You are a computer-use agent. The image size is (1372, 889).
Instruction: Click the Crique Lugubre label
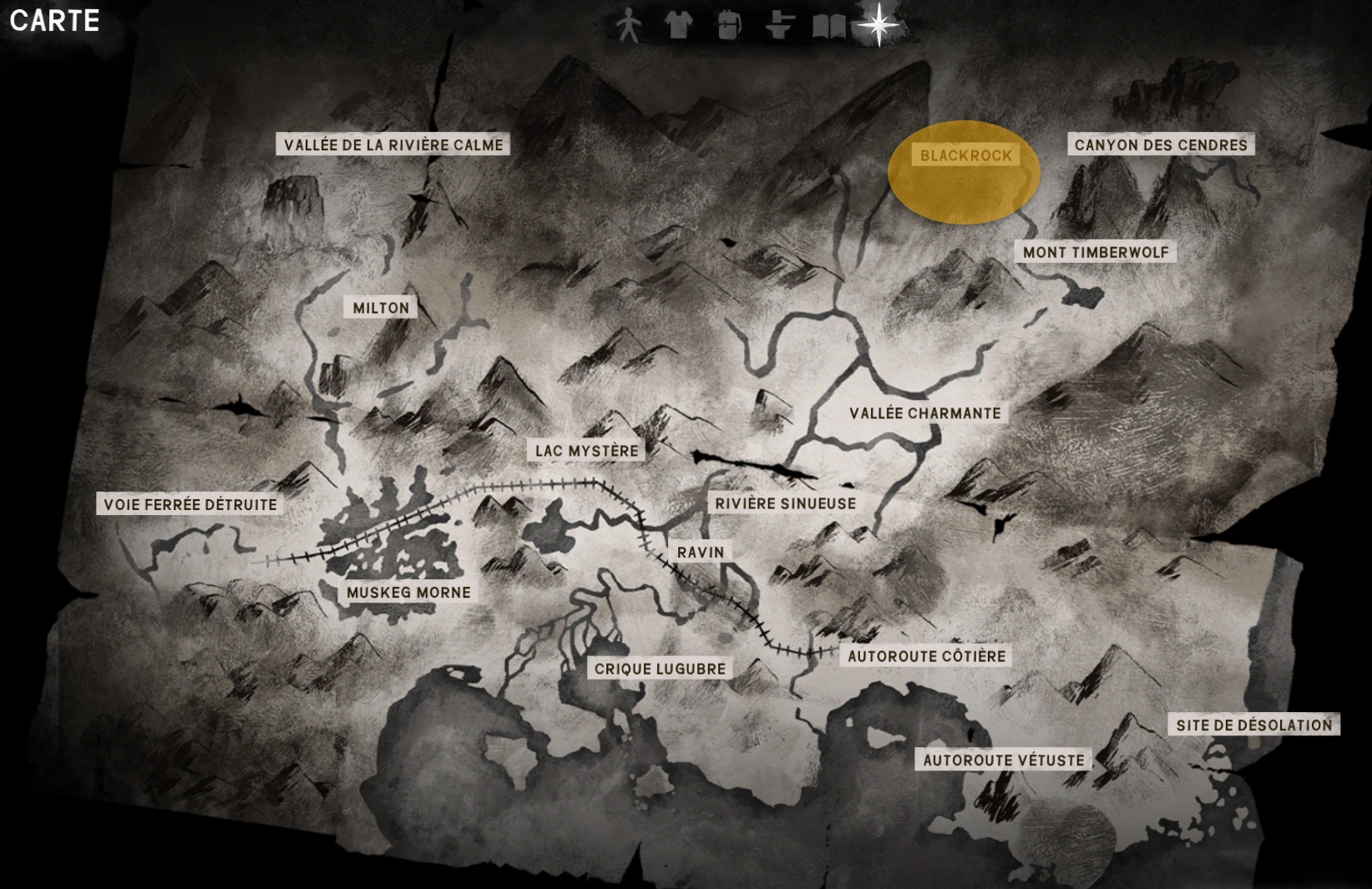tap(660, 668)
